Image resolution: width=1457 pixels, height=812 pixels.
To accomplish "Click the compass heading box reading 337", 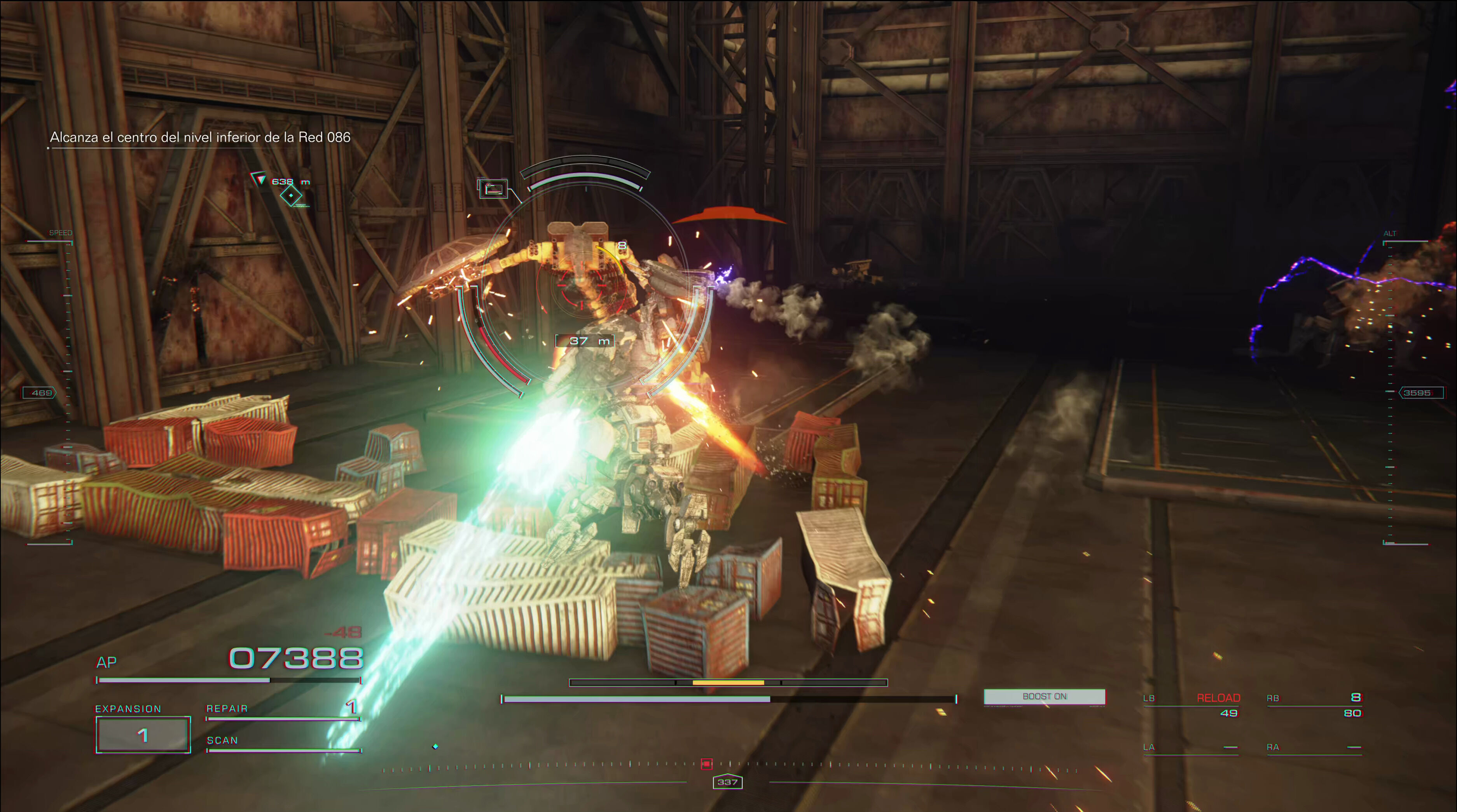I will coord(727,782).
